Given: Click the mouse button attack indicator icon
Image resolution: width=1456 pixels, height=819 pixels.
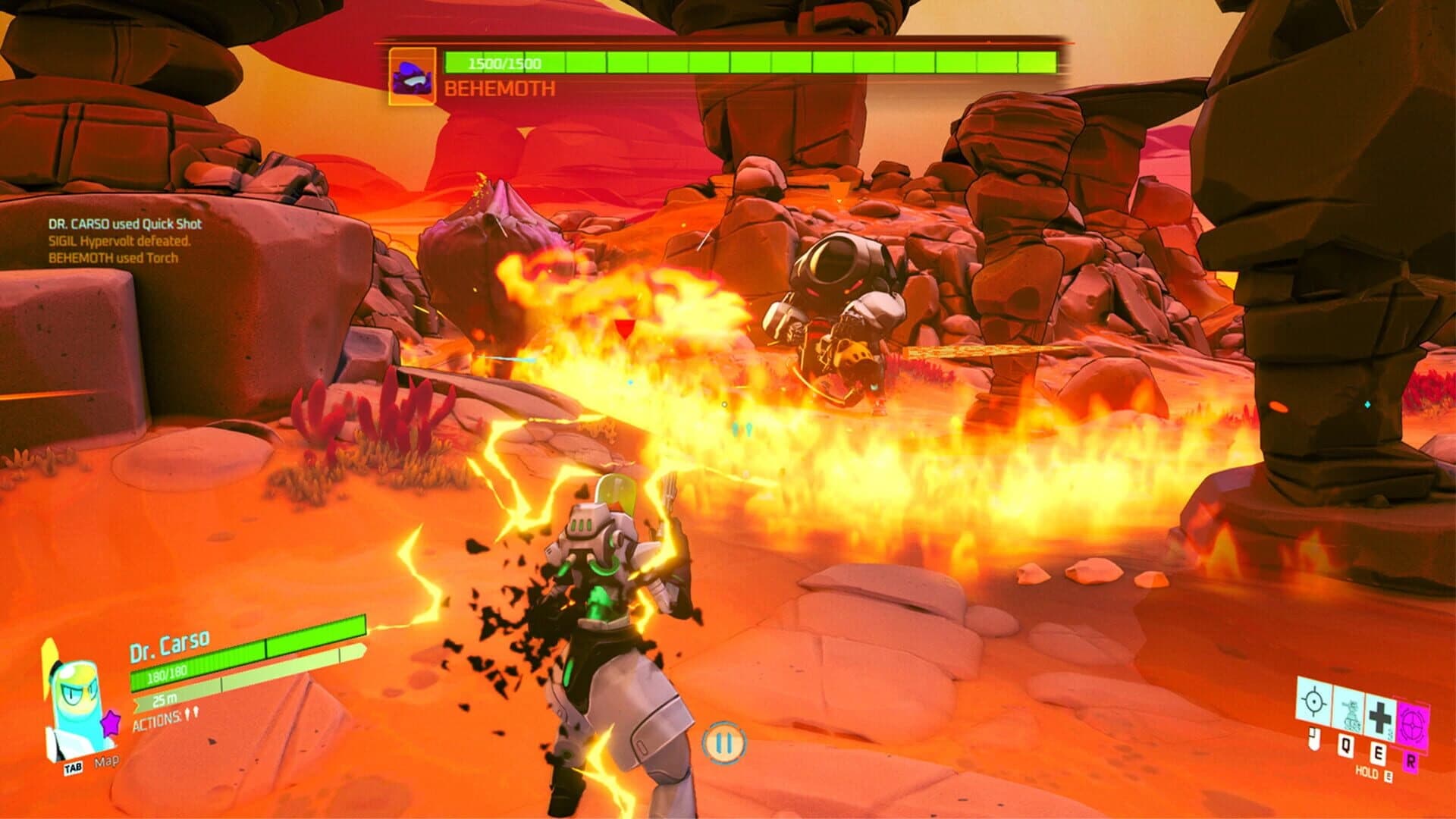Looking at the screenshot, I should [x=1313, y=737].
